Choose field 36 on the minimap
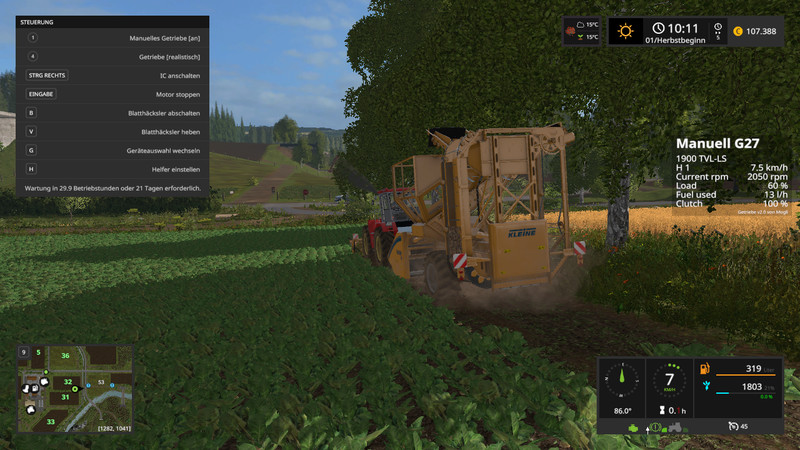The image size is (800, 450). (66, 355)
